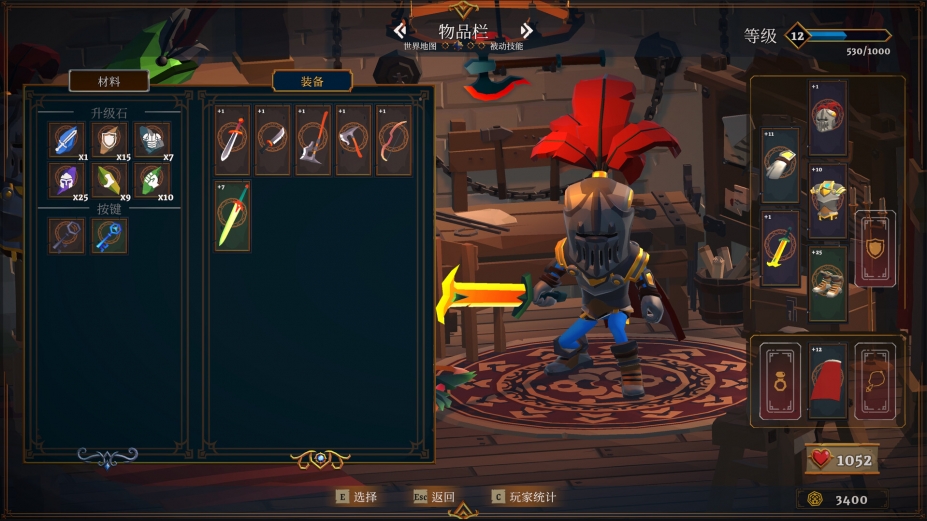This screenshot has height=521, width=927.
Task: Select the steel sword with red hilt
Action: pos(232,140)
